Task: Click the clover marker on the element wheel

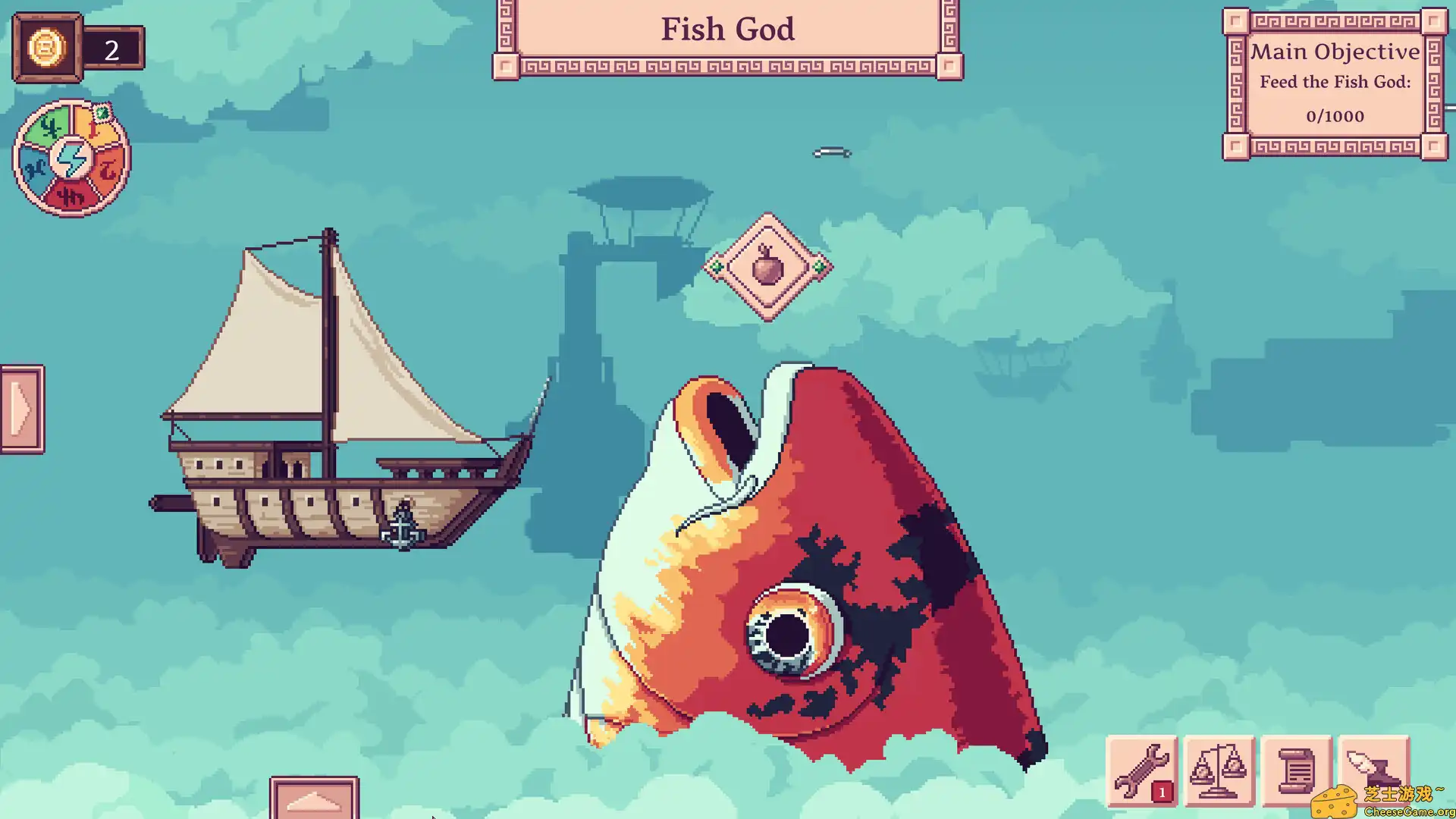Action: pyautogui.click(x=103, y=112)
